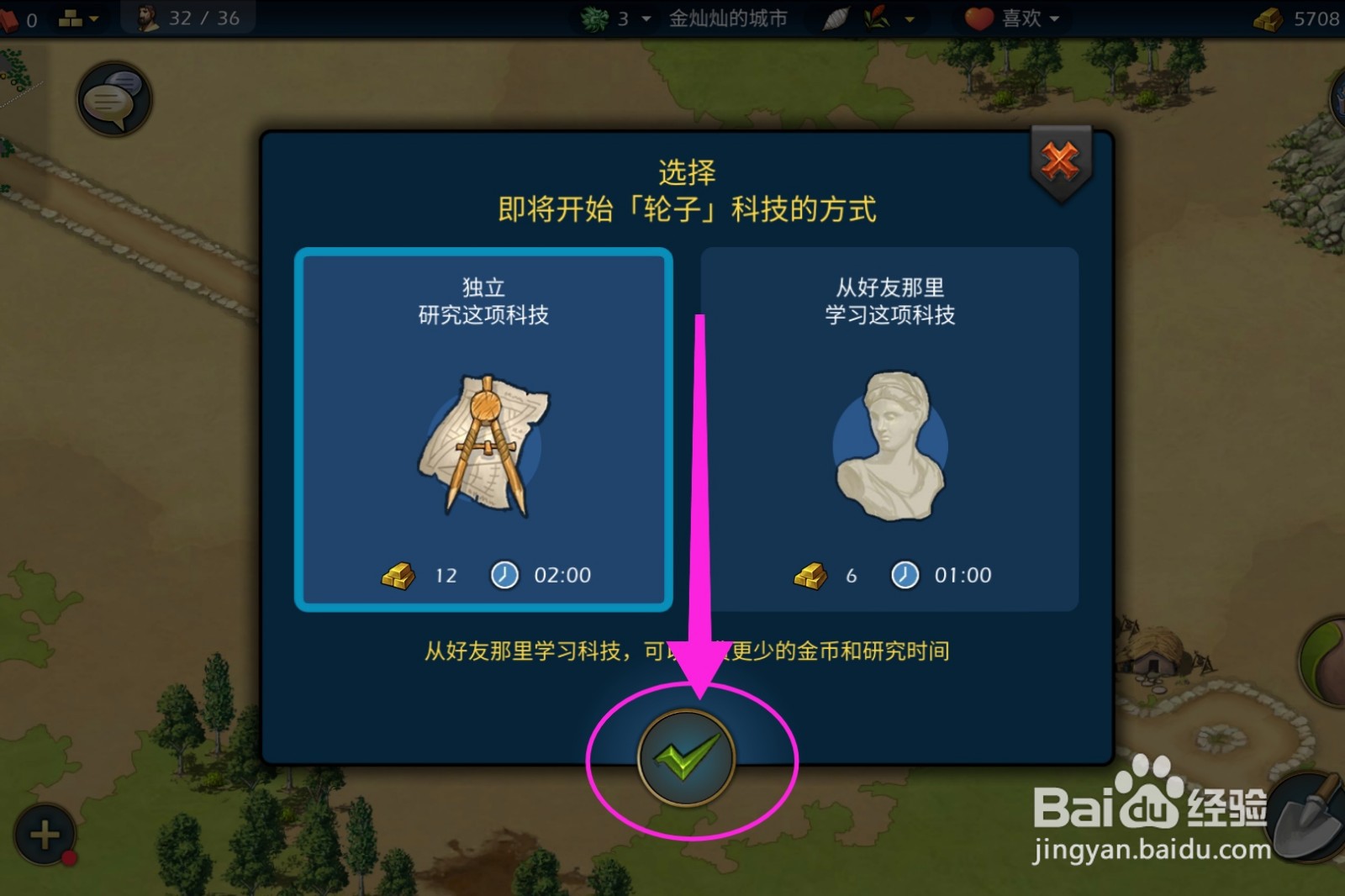The width and height of the screenshot is (1345, 896).
Task: Select the 独立研究这项科技 option
Action: [x=484, y=300]
